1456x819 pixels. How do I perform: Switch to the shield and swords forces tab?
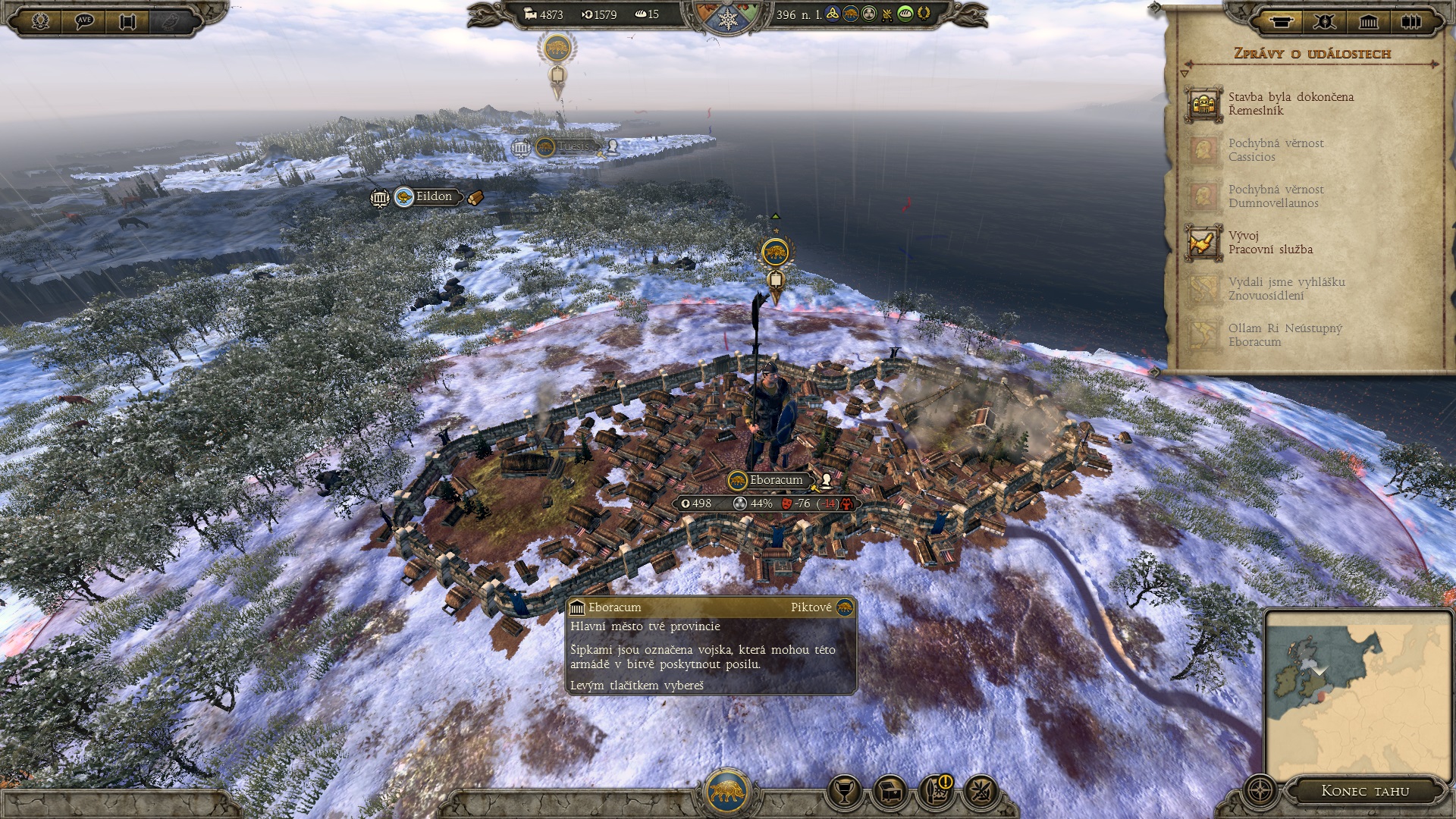tap(1325, 21)
